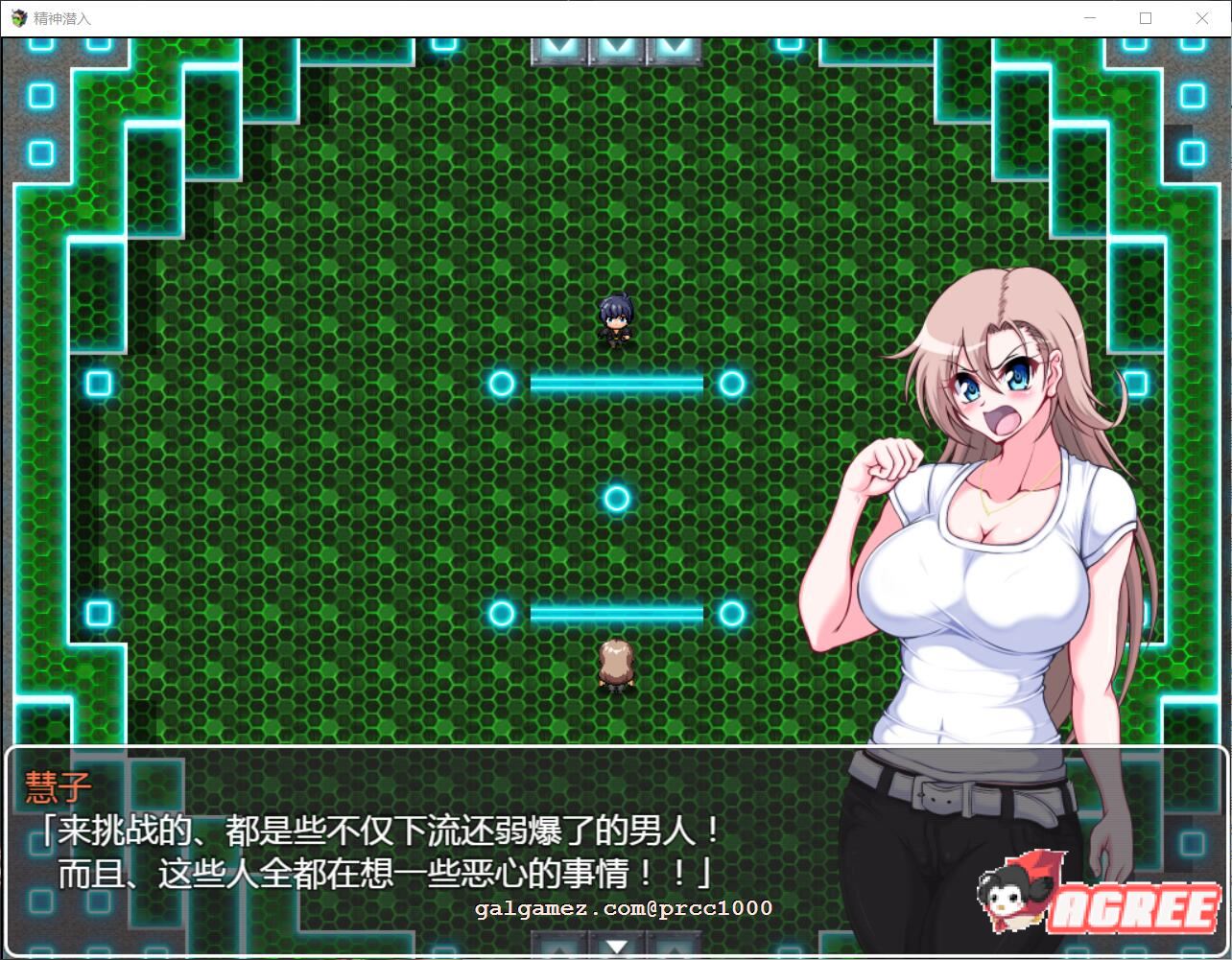This screenshot has width=1232, height=960.
Task: Select the player character sprite on the map
Action: pyautogui.click(x=617, y=321)
